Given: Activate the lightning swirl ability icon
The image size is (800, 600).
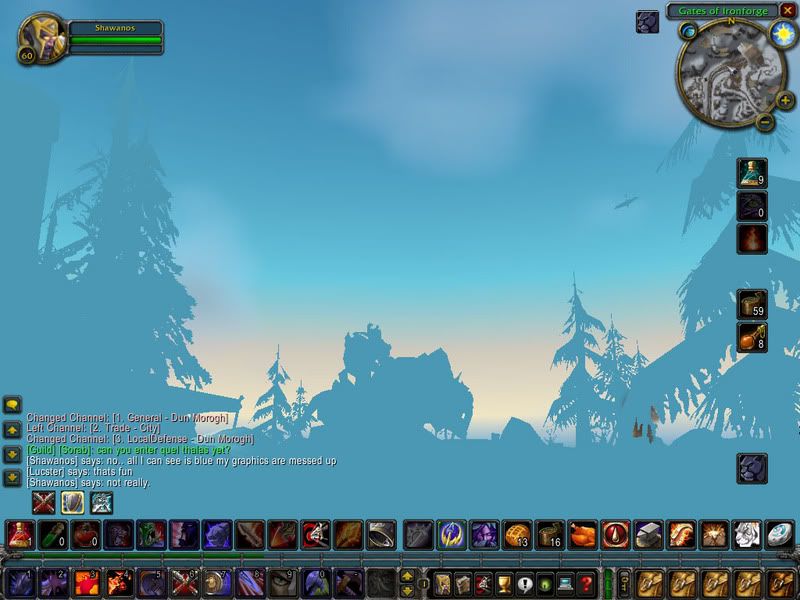Looking at the screenshot, I should pyautogui.click(x=451, y=534).
